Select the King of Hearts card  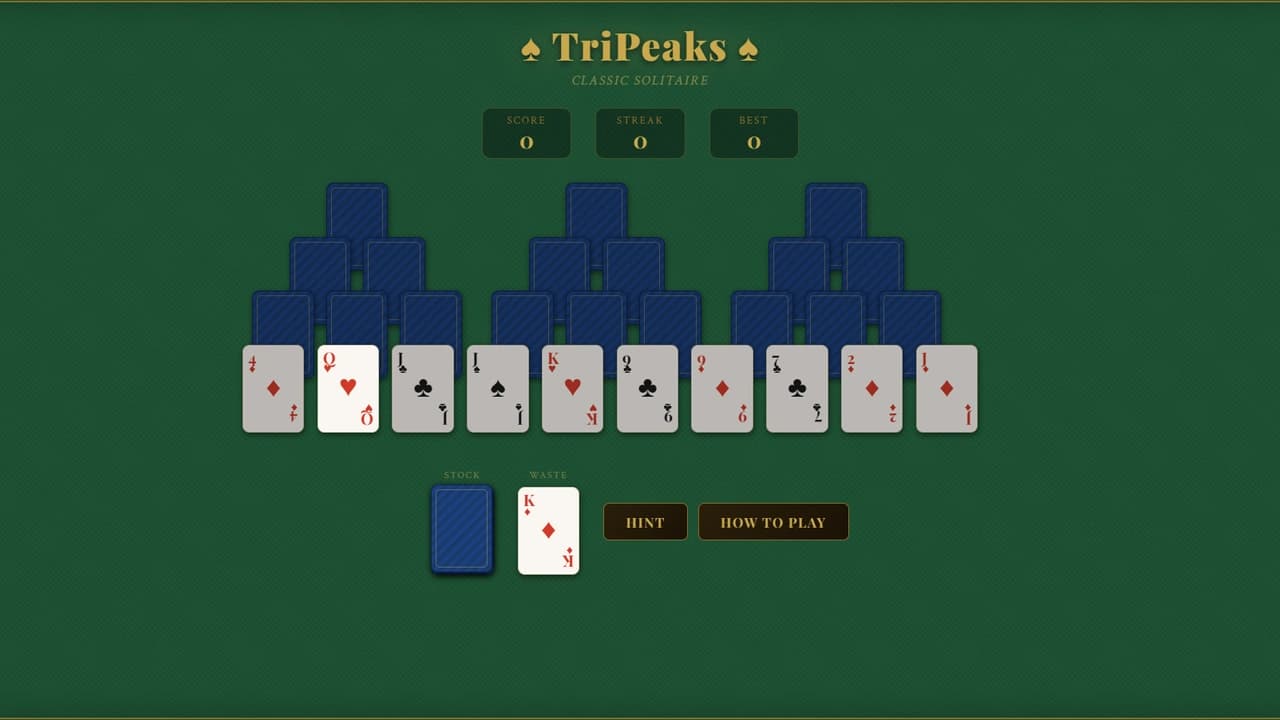point(572,389)
